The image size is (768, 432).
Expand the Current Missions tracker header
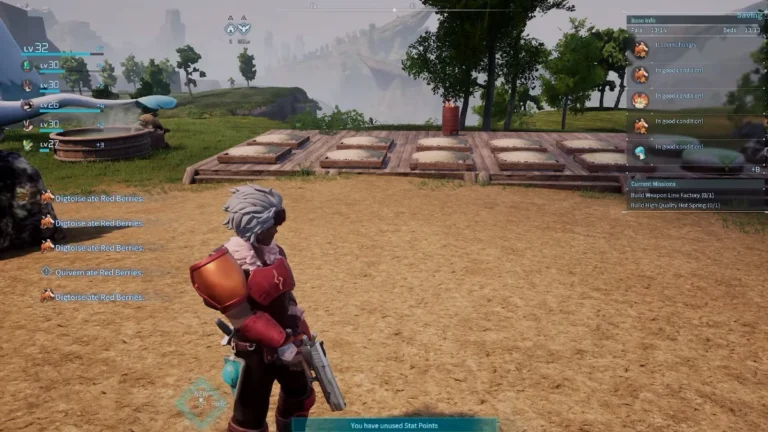660,184
